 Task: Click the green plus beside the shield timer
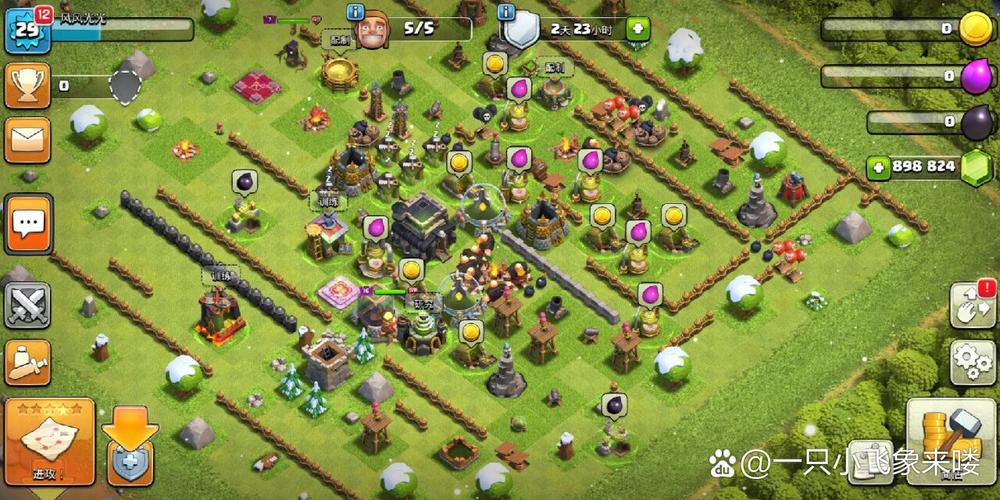click(x=637, y=29)
